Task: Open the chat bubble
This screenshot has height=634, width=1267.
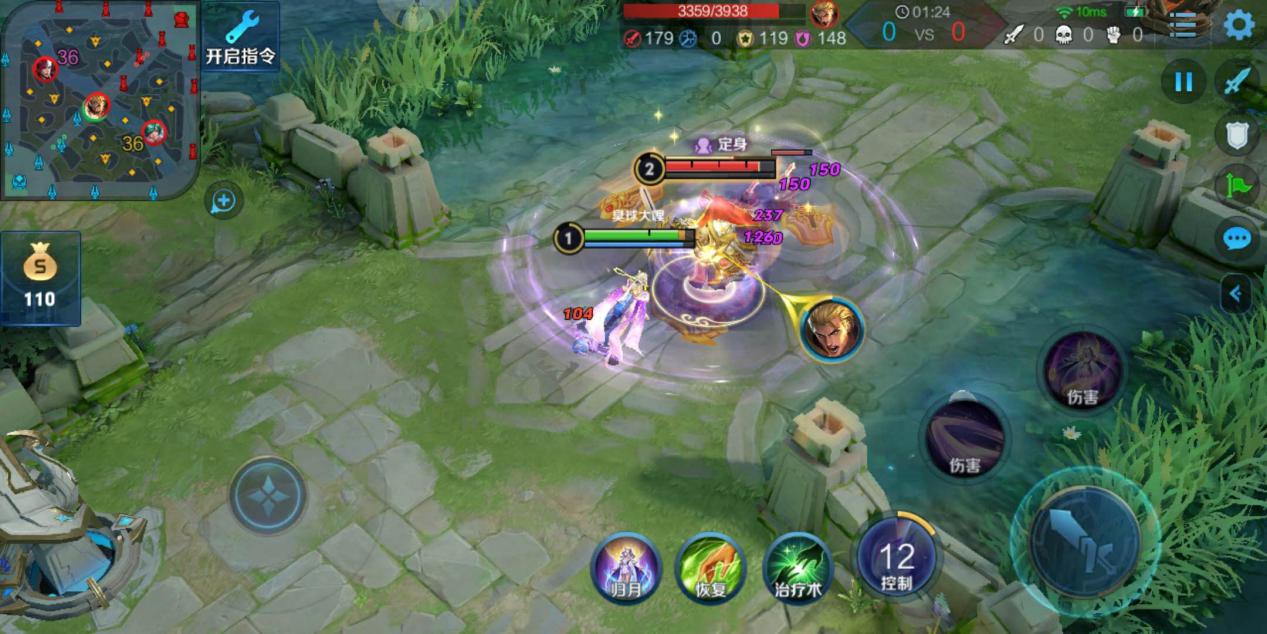Action: click(1237, 238)
